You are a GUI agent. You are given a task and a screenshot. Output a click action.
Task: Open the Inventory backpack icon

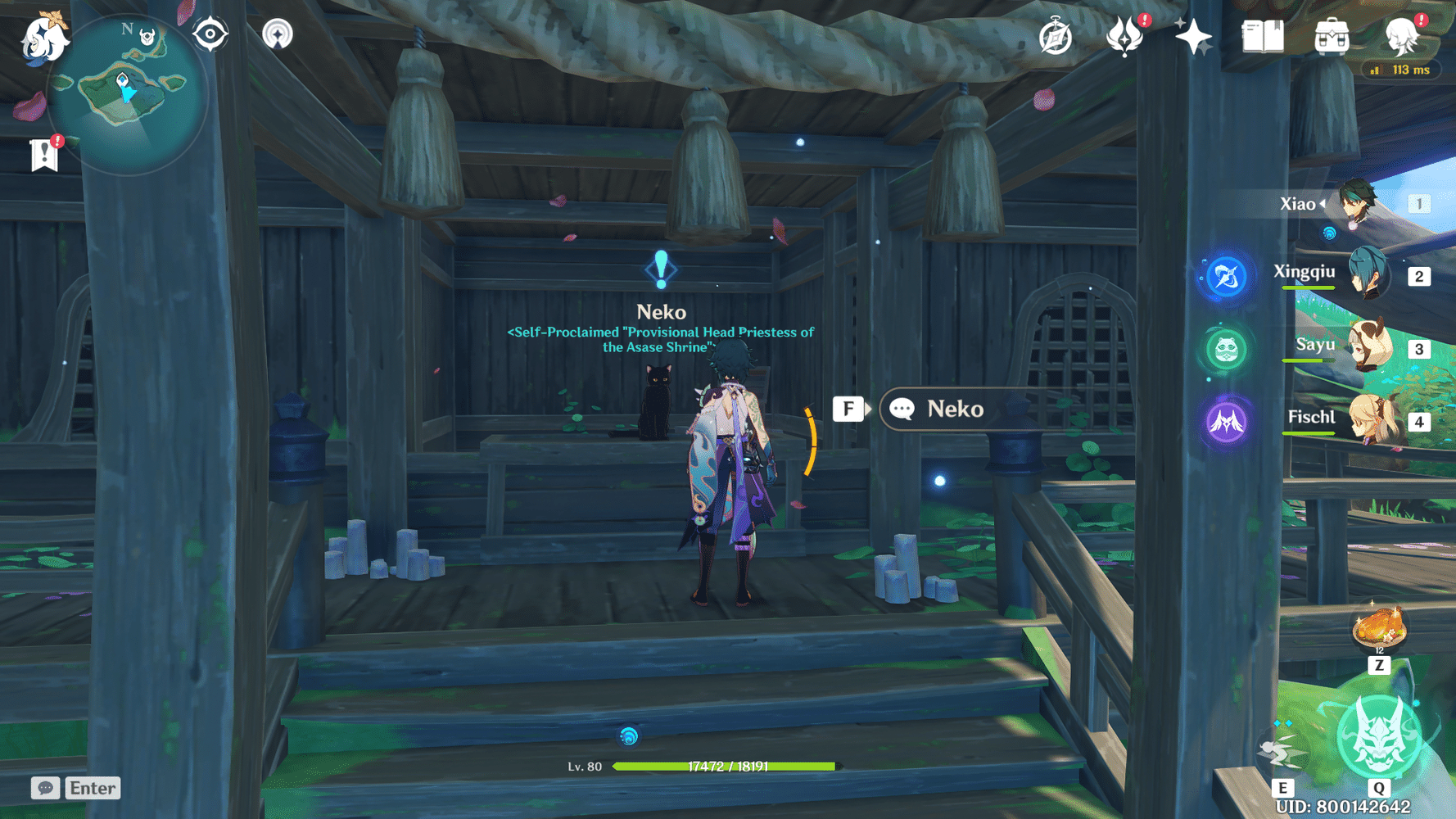click(x=1331, y=36)
